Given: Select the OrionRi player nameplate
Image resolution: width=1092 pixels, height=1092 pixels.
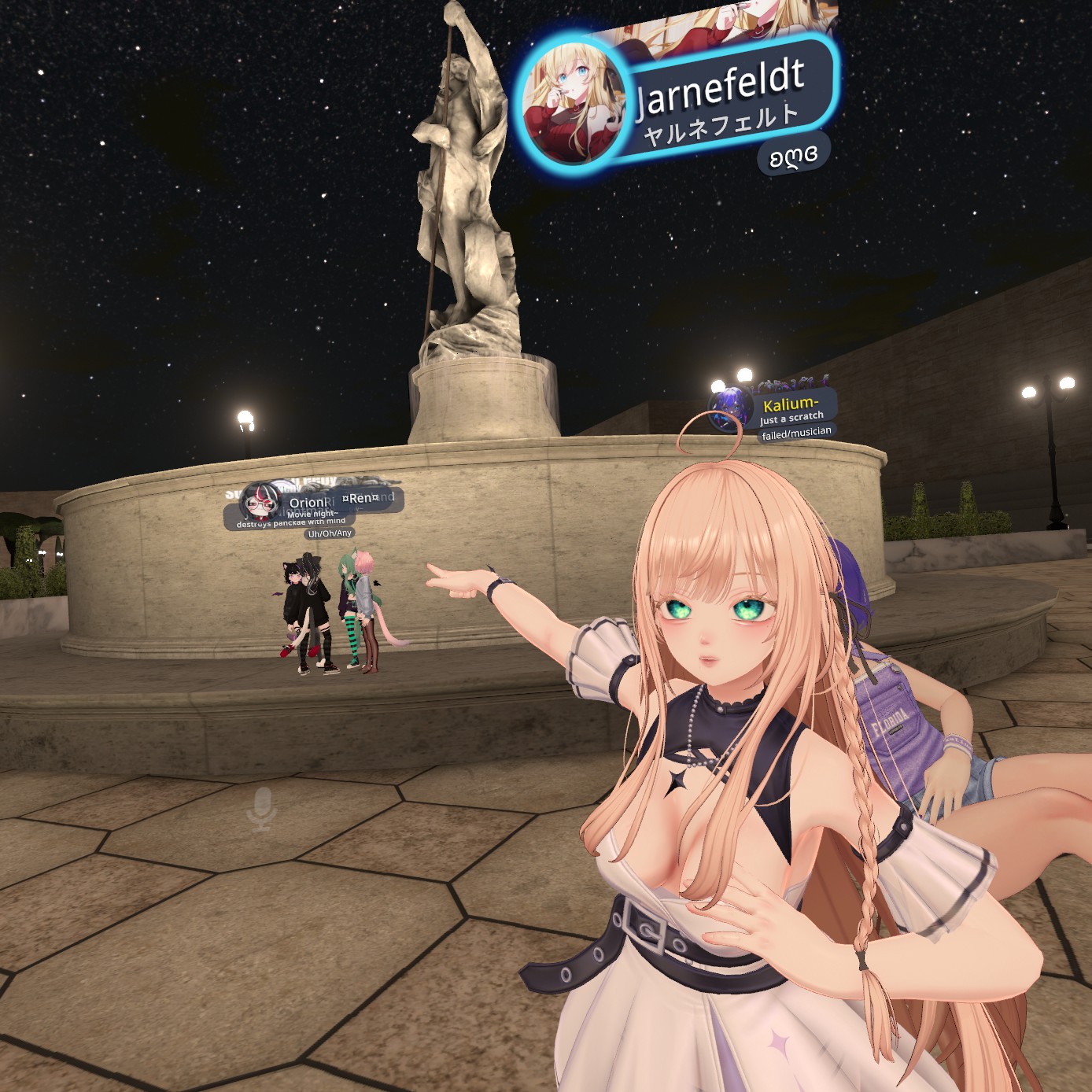Looking at the screenshot, I should pyautogui.click(x=307, y=503).
